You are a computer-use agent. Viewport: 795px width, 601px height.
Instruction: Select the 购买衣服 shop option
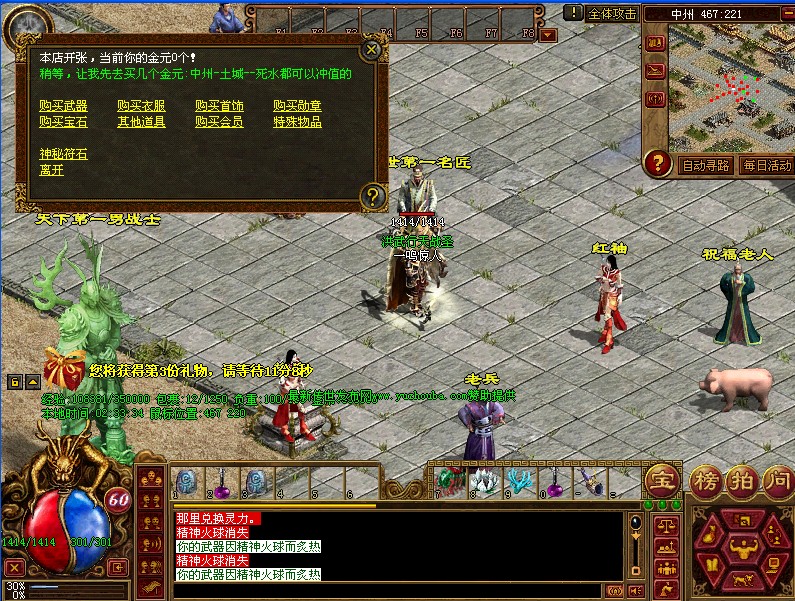[x=141, y=105]
